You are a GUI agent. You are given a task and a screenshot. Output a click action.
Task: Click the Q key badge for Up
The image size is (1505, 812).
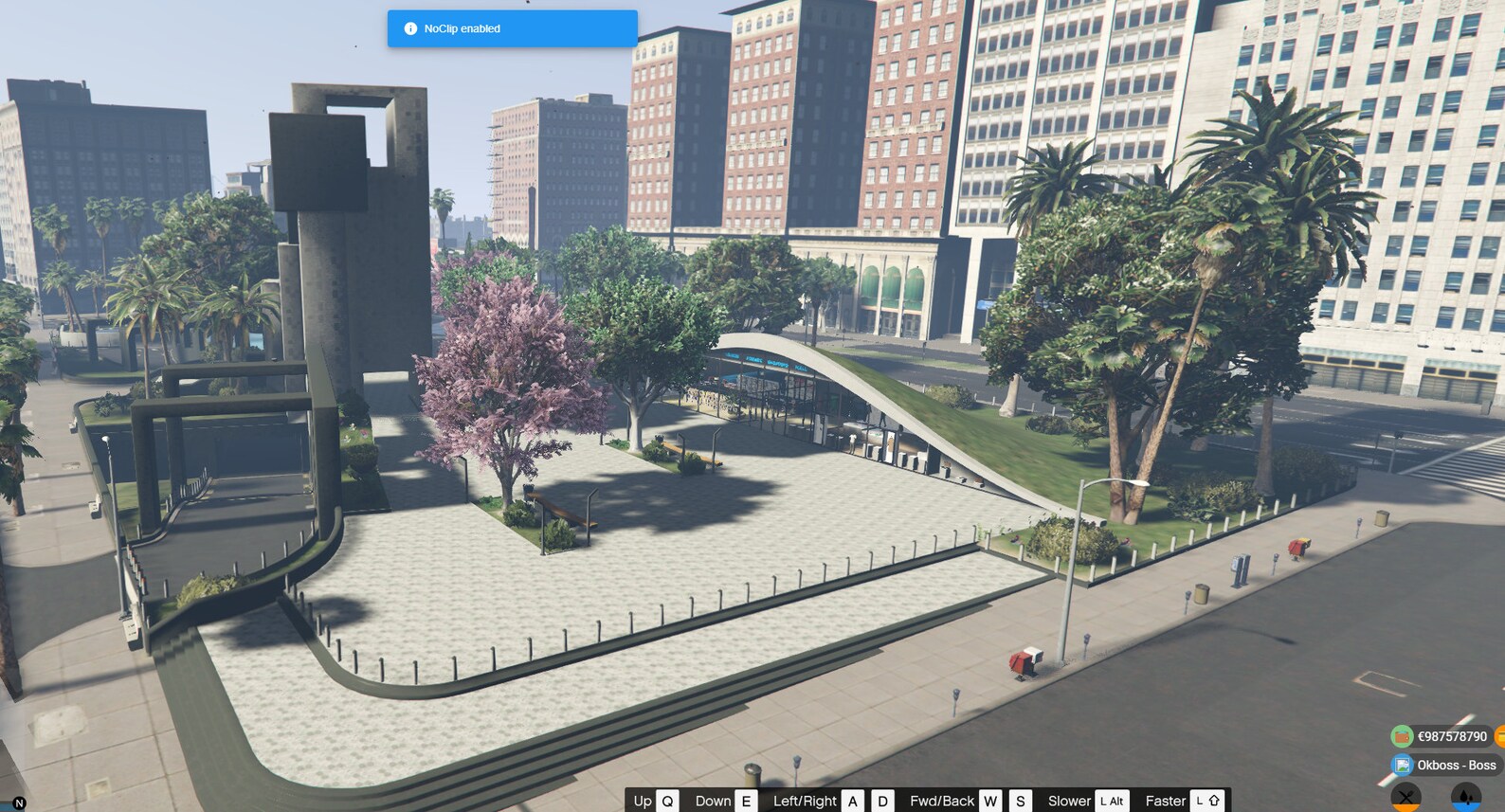click(666, 801)
